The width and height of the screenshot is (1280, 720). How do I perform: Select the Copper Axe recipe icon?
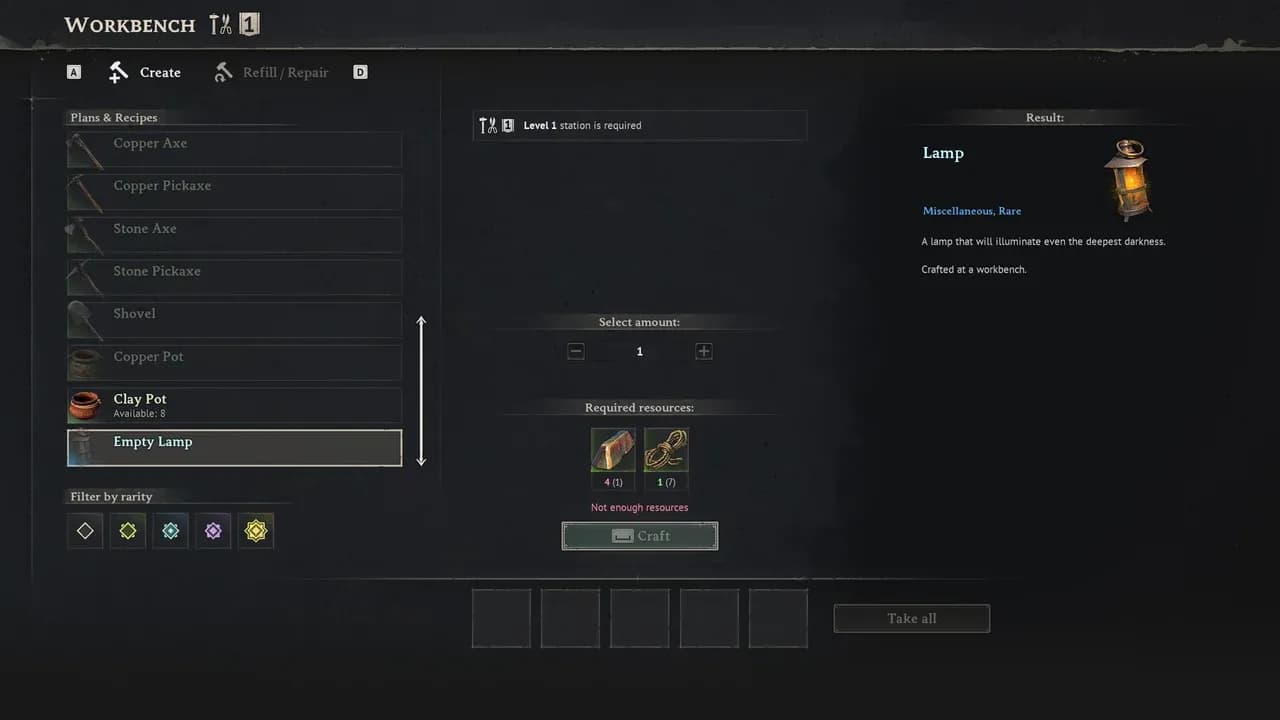pos(85,148)
